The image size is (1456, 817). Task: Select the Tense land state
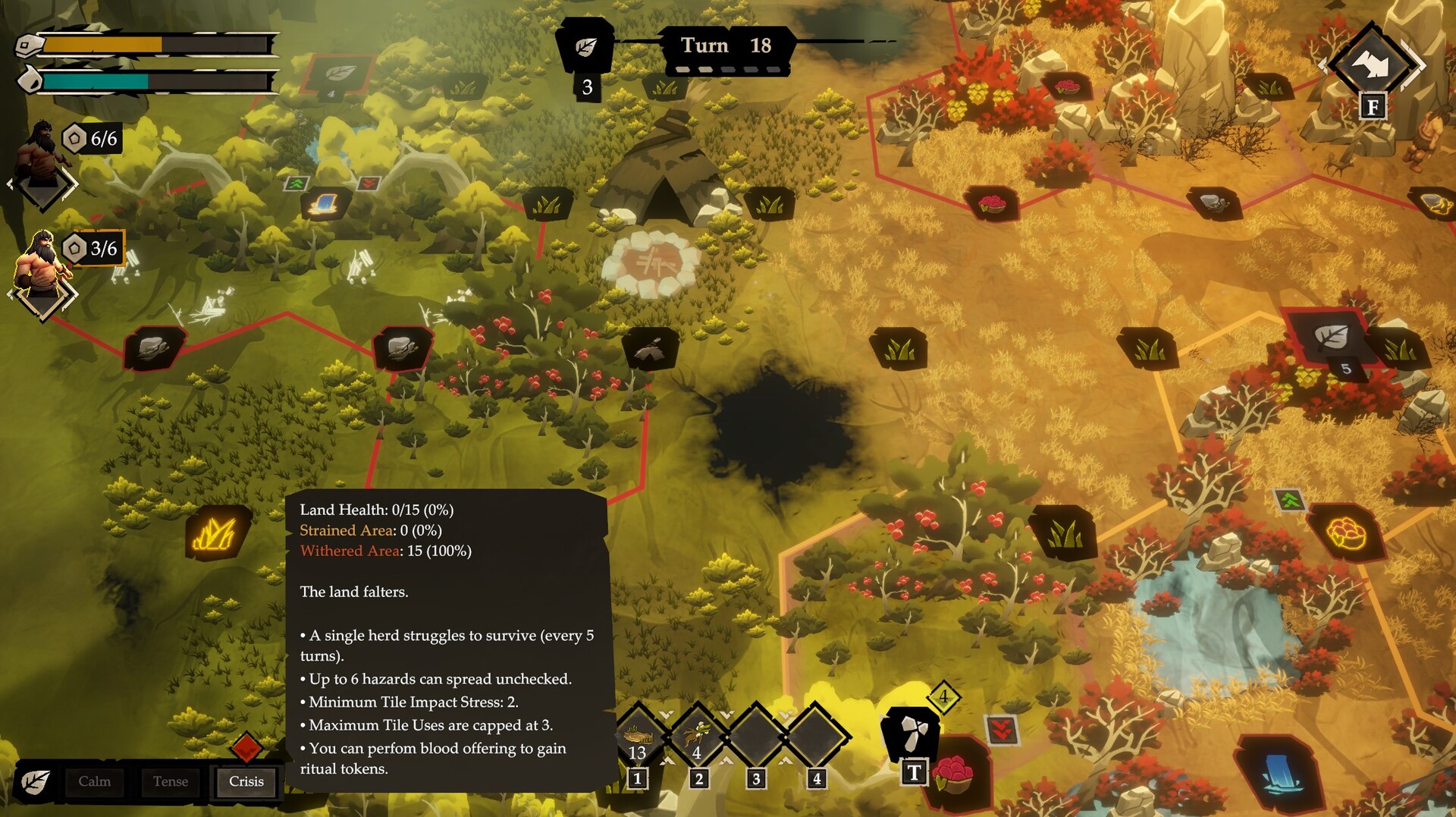[x=171, y=781]
